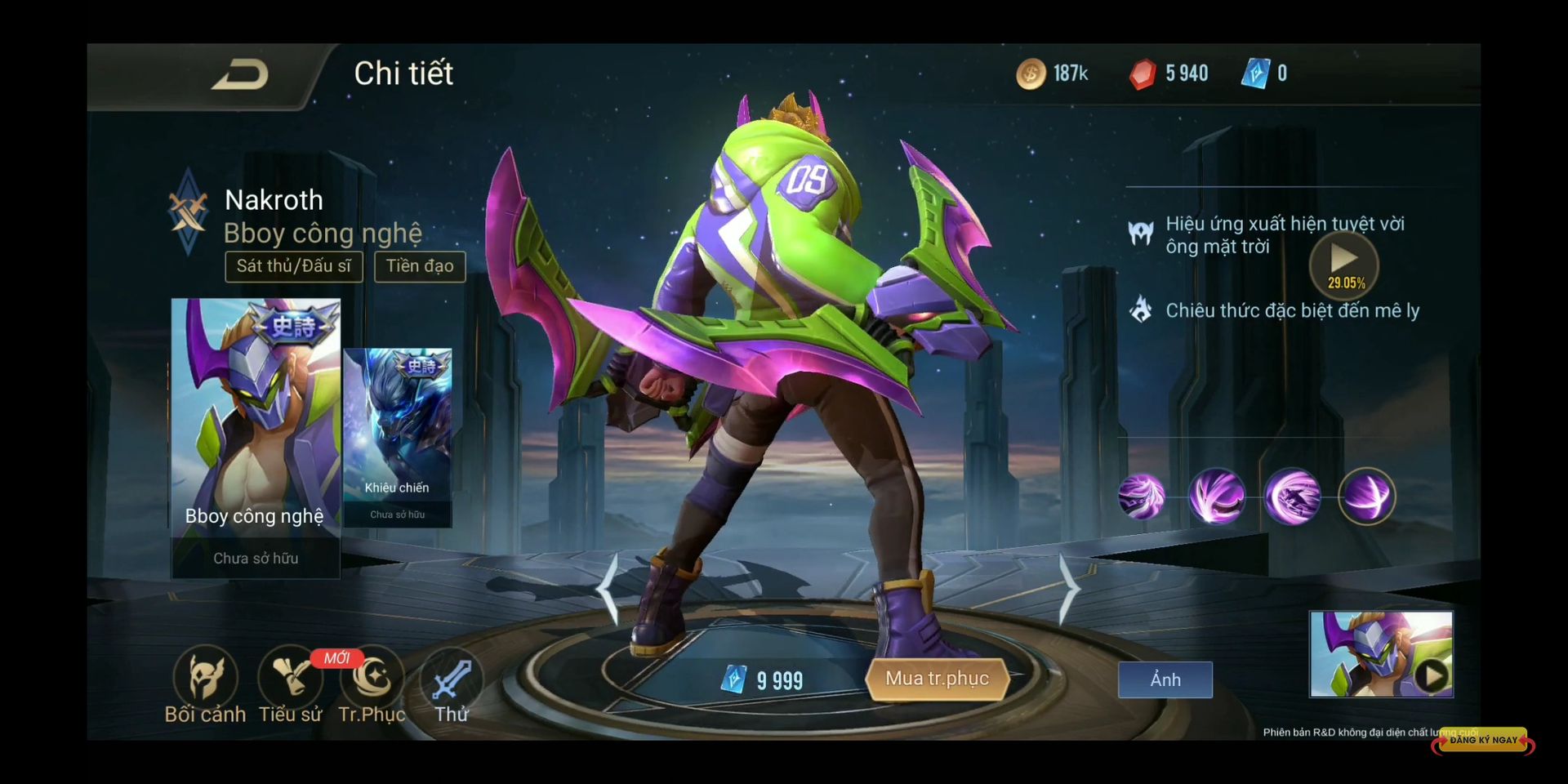Screen dimensions: 1568x784
Task: Open the Bối cảnh section
Action: pyautogui.click(x=205, y=684)
